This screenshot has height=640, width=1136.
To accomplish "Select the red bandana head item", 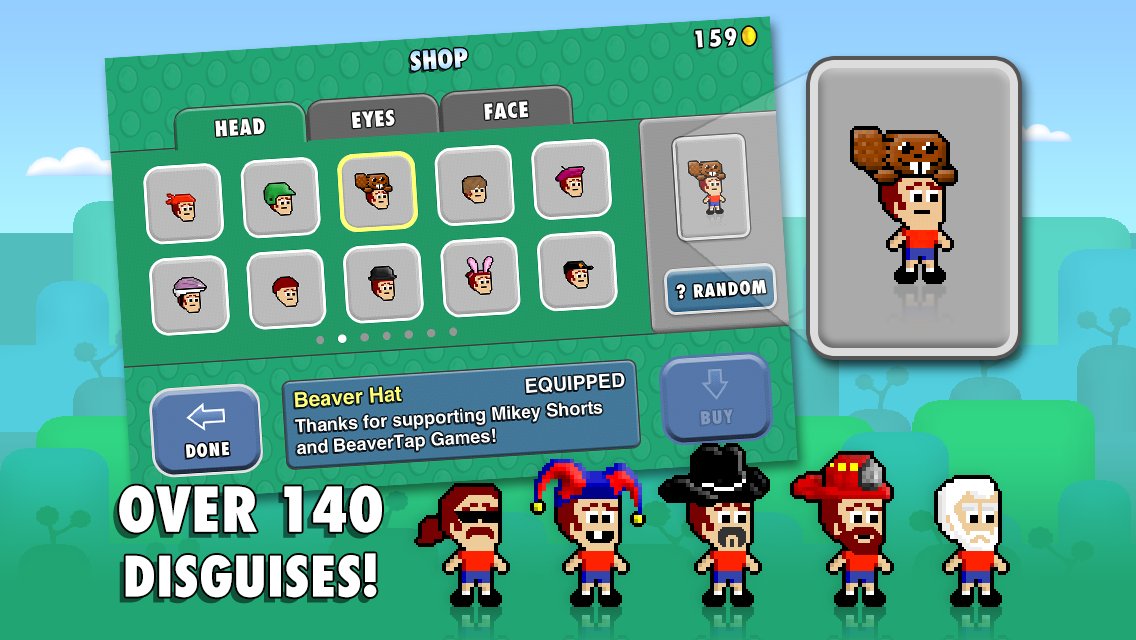I will [x=183, y=203].
